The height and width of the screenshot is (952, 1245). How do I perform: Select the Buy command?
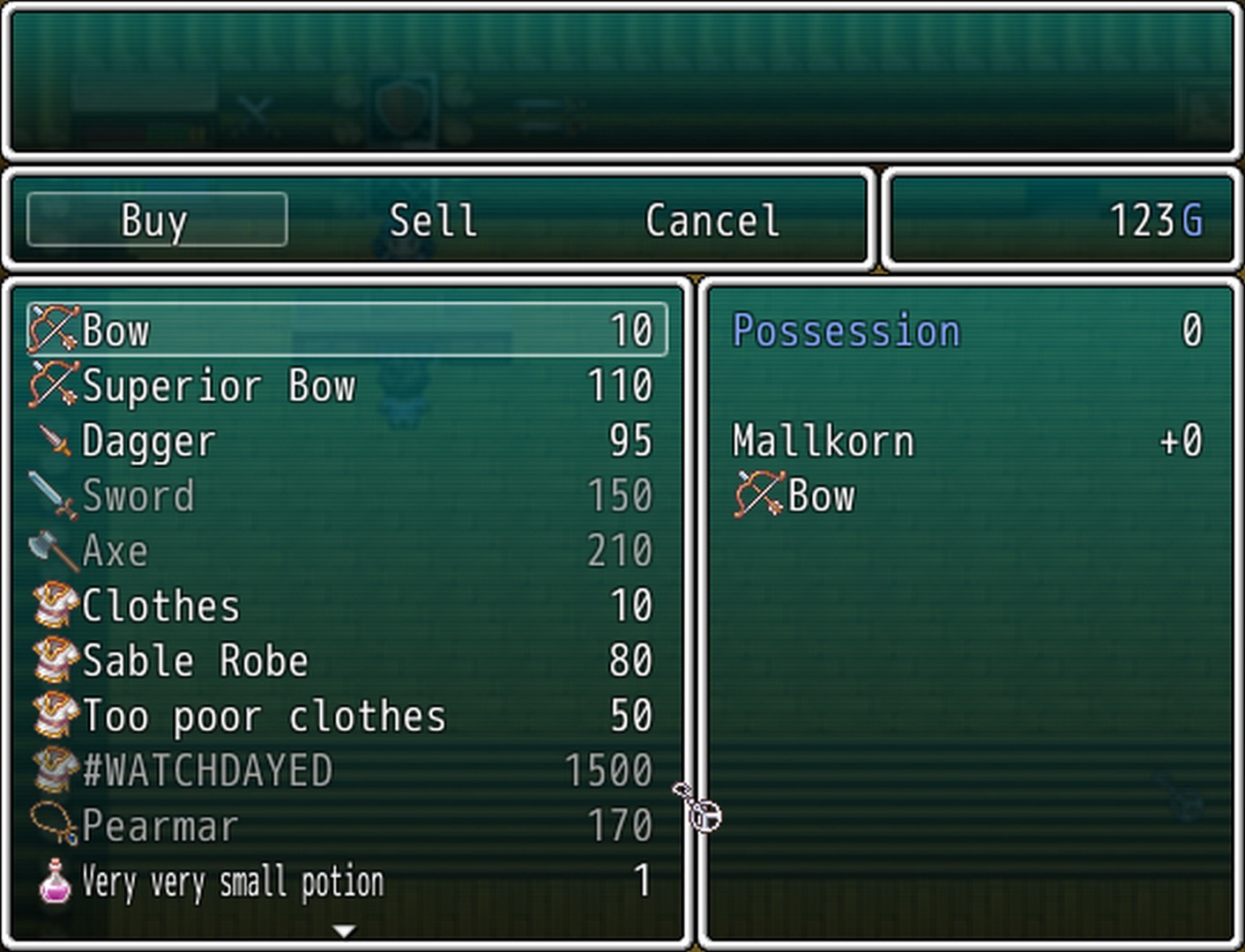pyautogui.click(x=156, y=219)
